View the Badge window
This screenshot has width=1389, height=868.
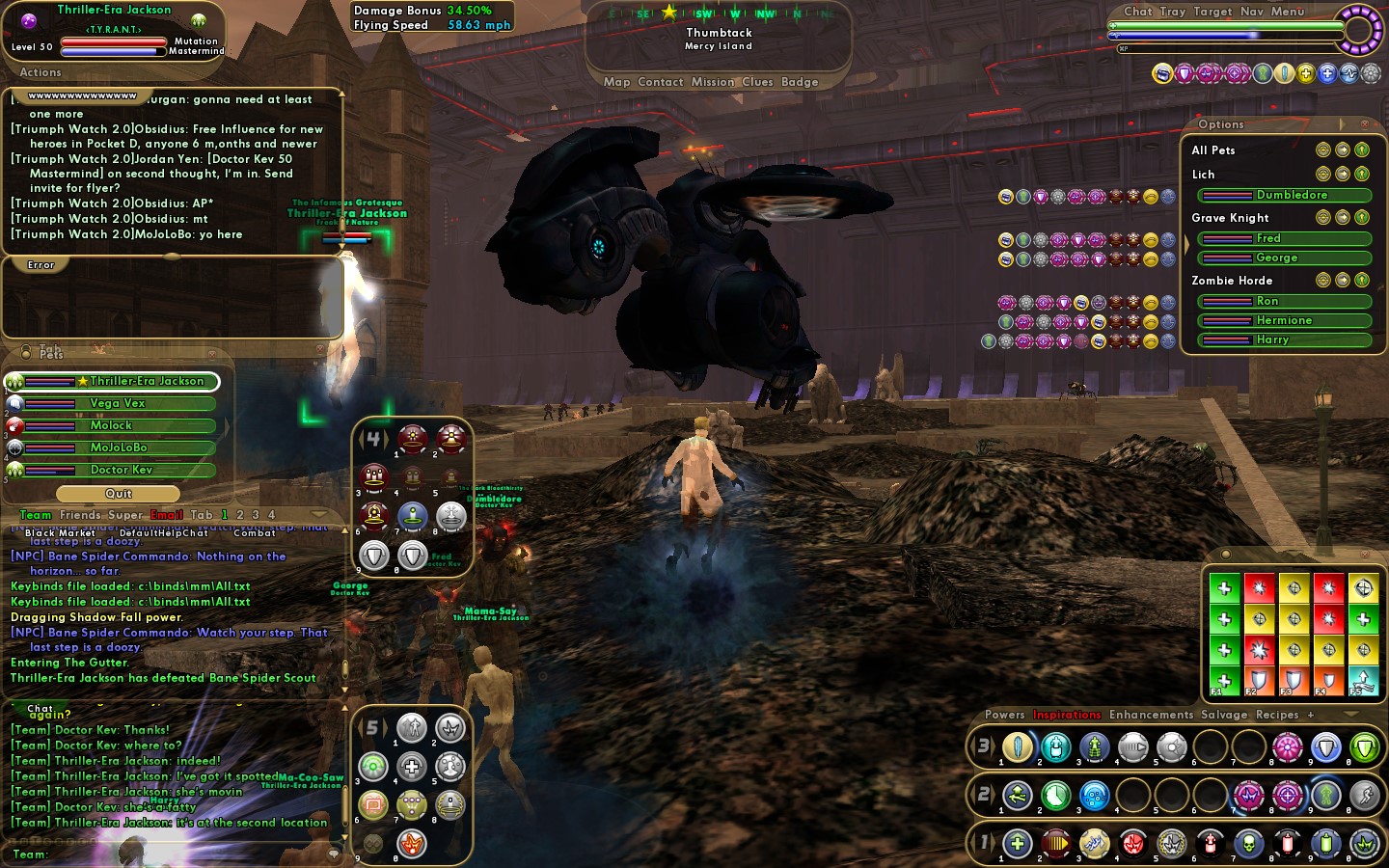(x=800, y=82)
